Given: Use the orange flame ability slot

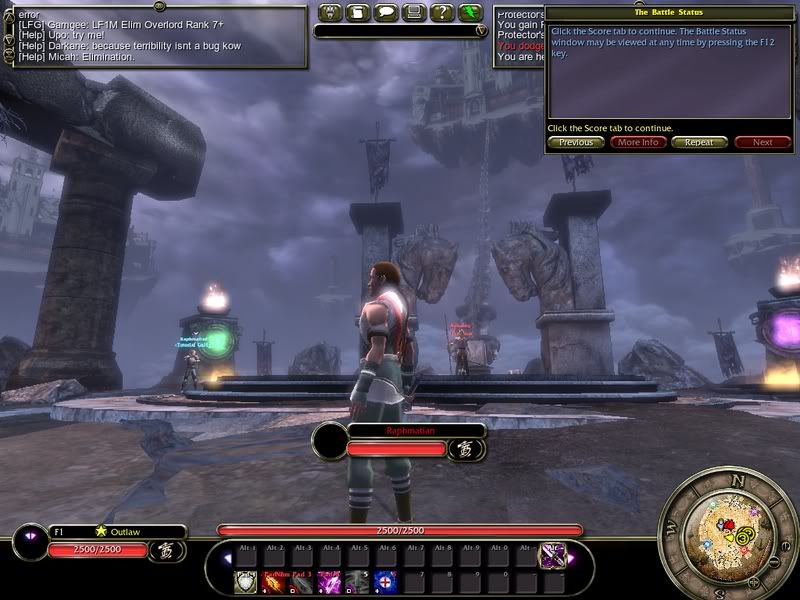Looking at the screenshot, I should pos(273,581).
